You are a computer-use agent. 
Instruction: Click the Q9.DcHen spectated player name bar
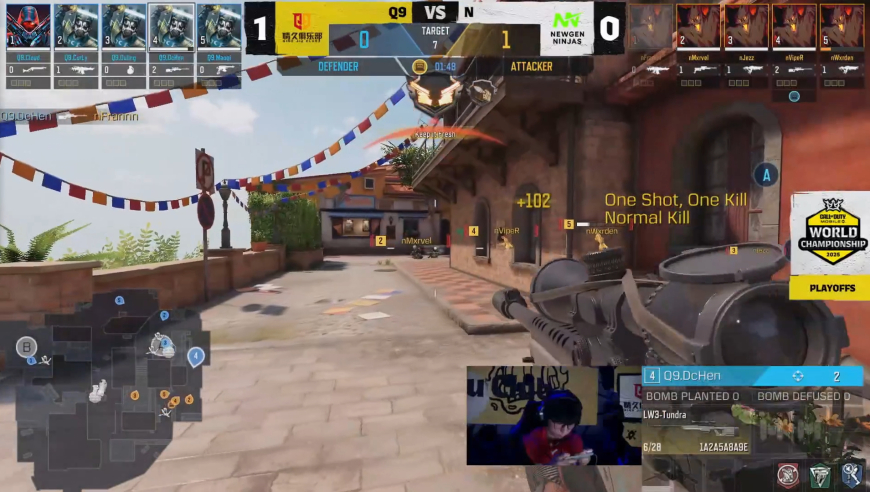(x=752, y=376)
